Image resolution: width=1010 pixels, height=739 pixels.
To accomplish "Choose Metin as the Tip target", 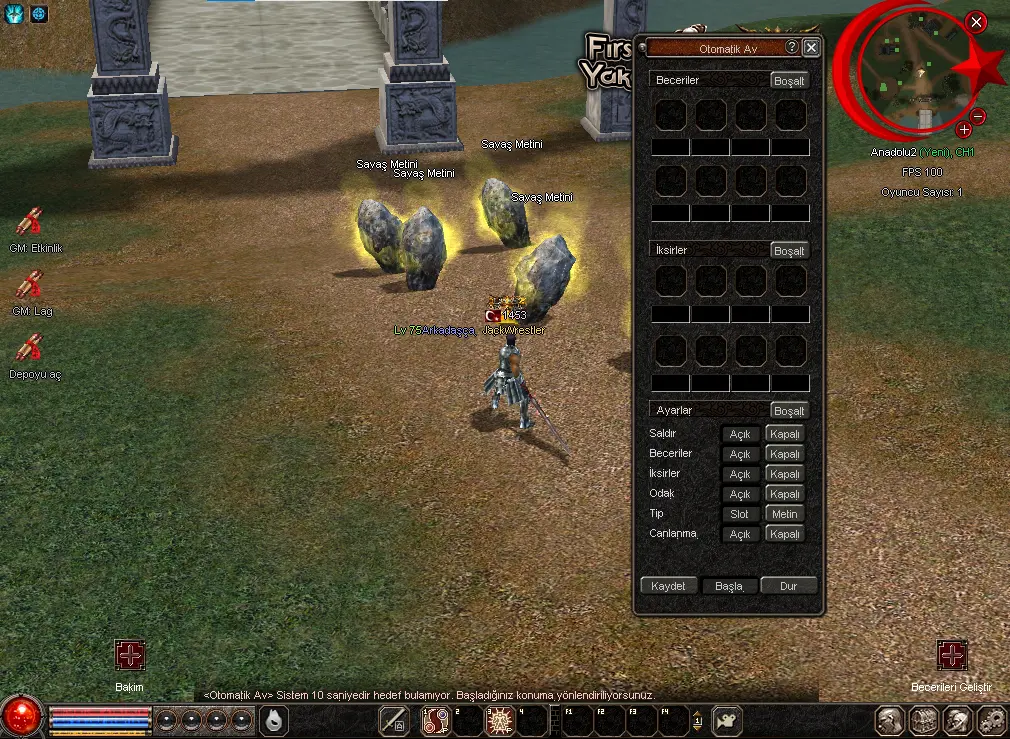I will point(784,514).
